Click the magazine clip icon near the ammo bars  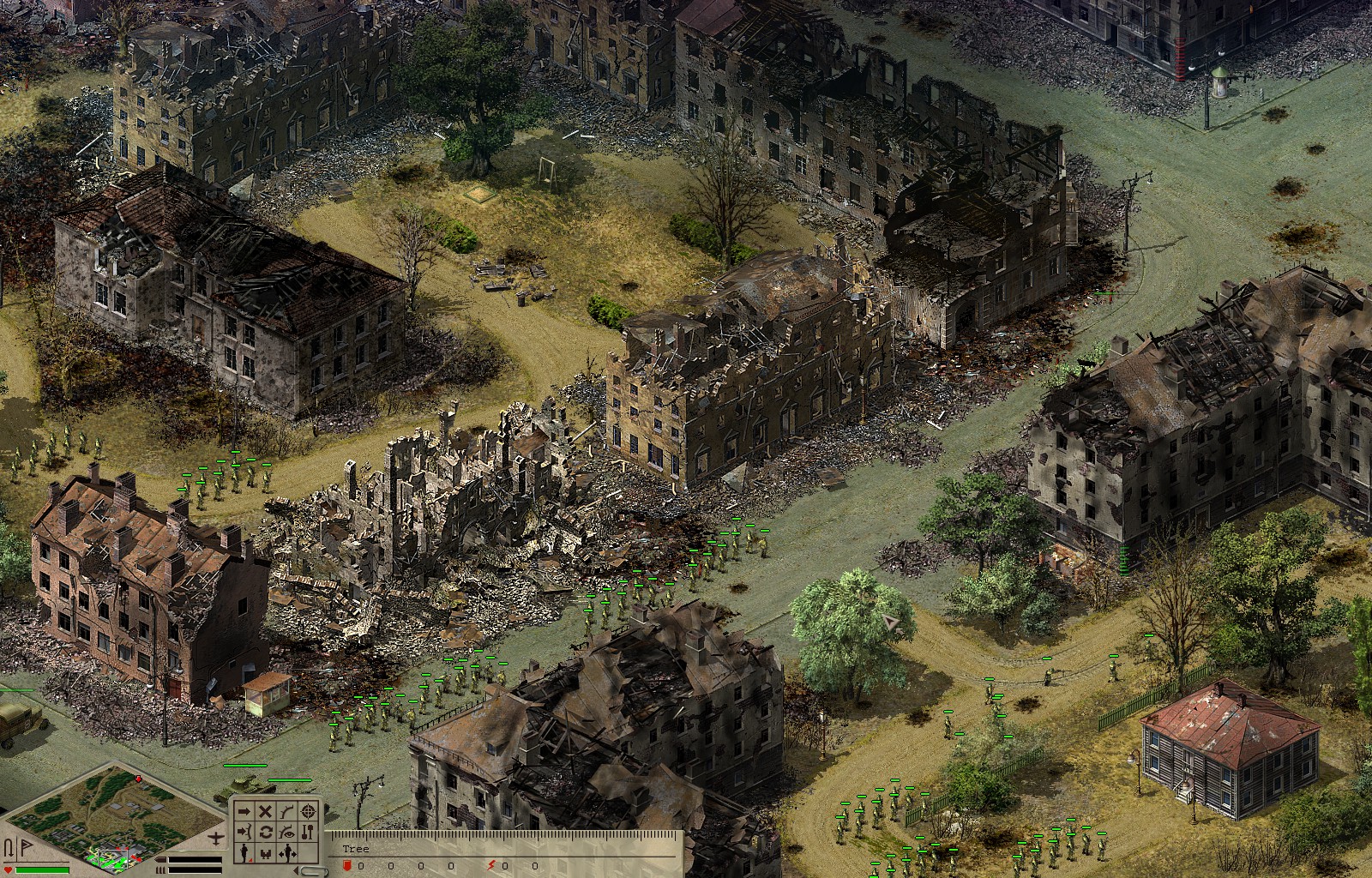[x=160, y=869]
